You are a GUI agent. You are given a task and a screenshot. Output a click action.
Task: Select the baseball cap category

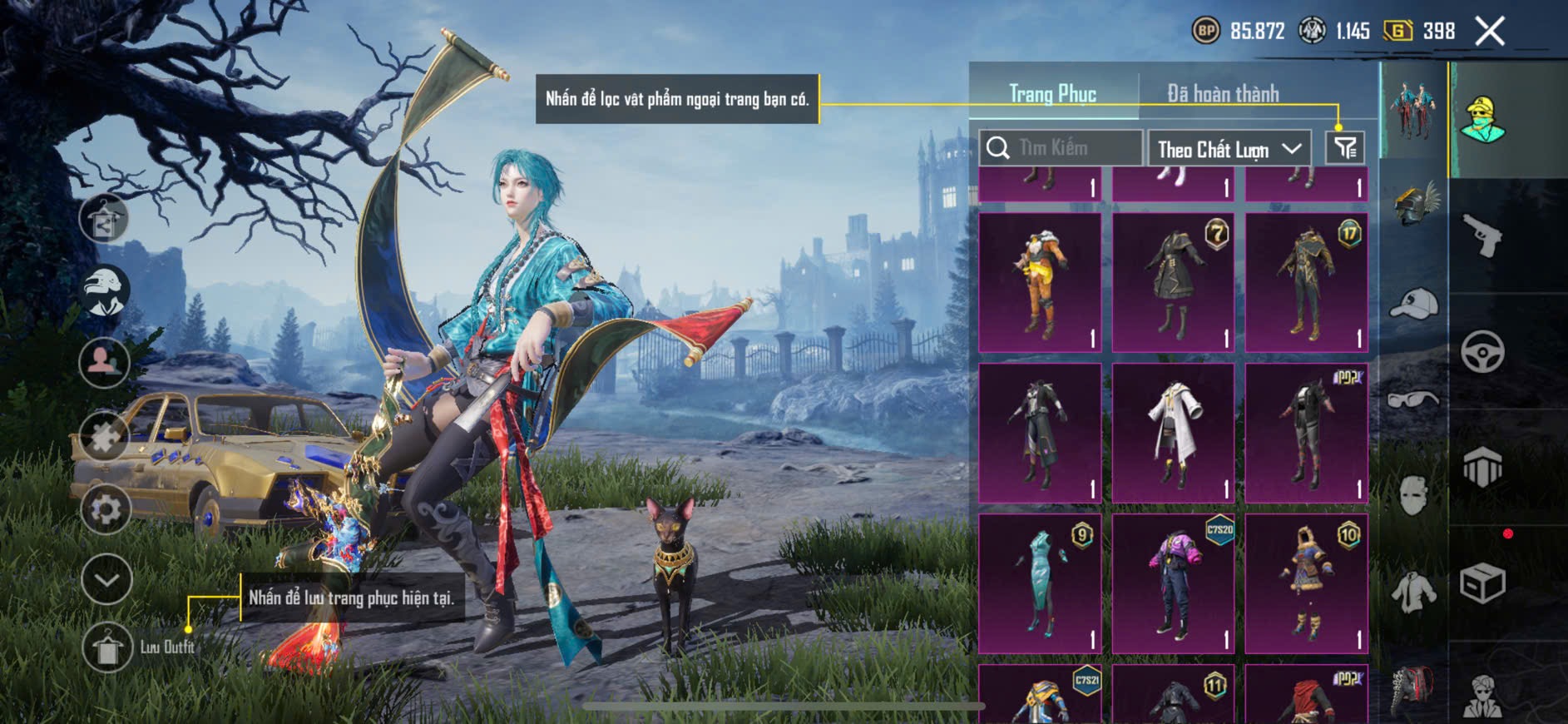tap(1413, 303)
